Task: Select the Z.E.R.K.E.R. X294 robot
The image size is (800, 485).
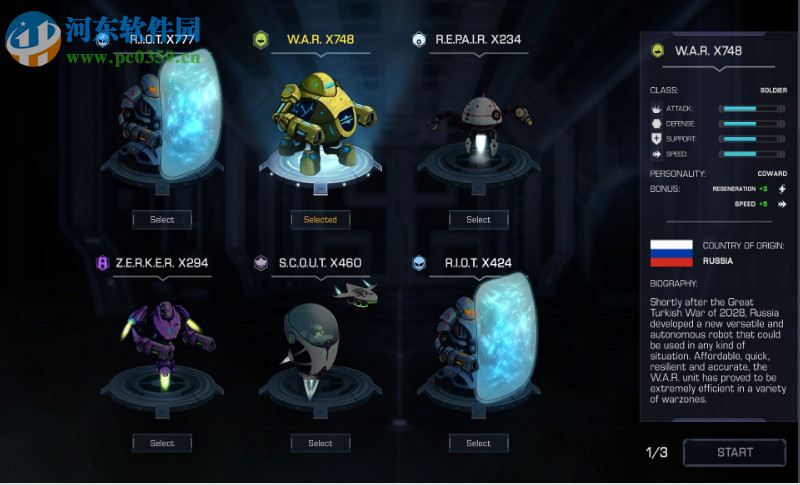Action: pyautogui.click(x=162, y=443)
